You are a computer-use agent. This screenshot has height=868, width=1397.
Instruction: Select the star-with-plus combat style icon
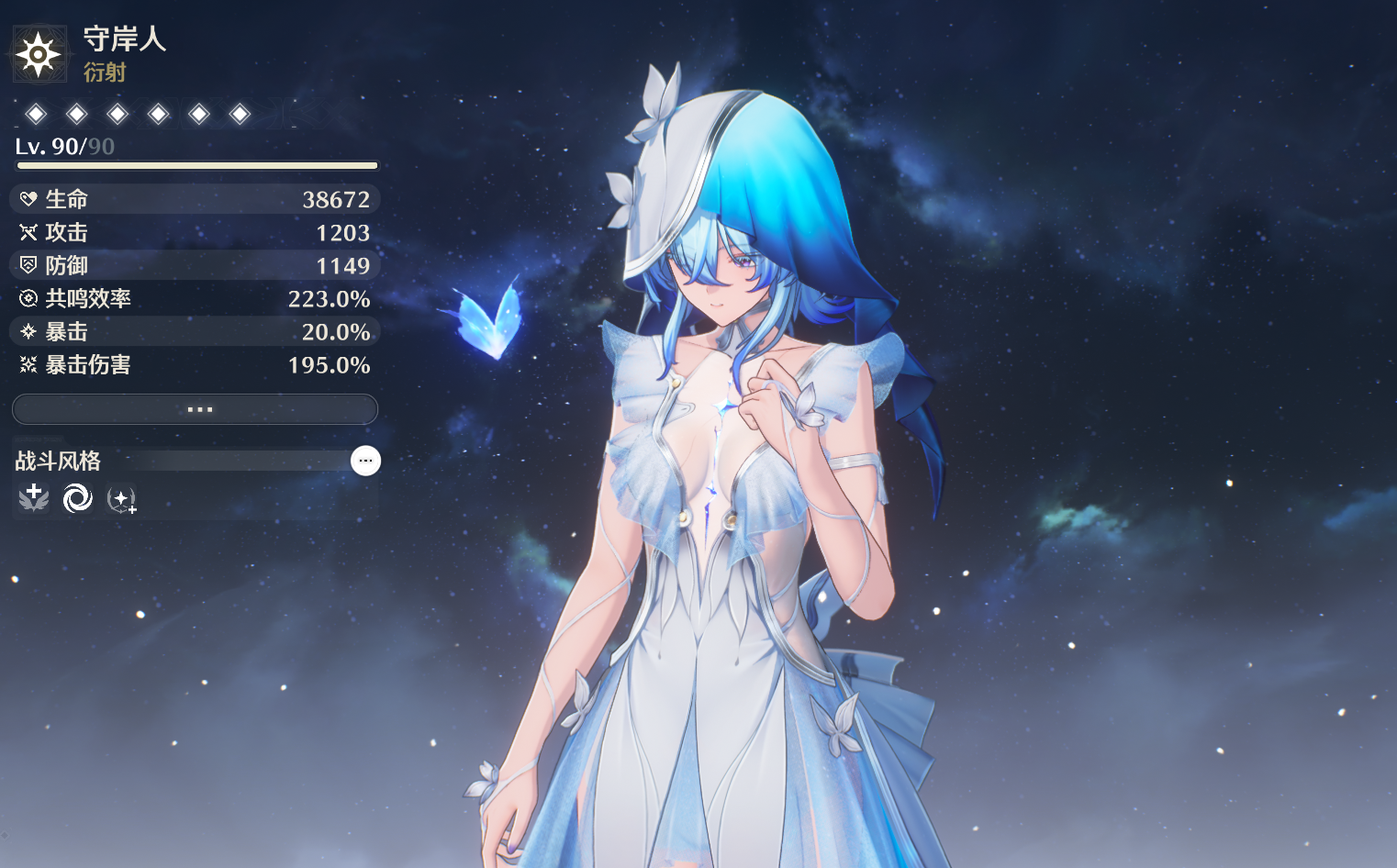pos(121,499)
